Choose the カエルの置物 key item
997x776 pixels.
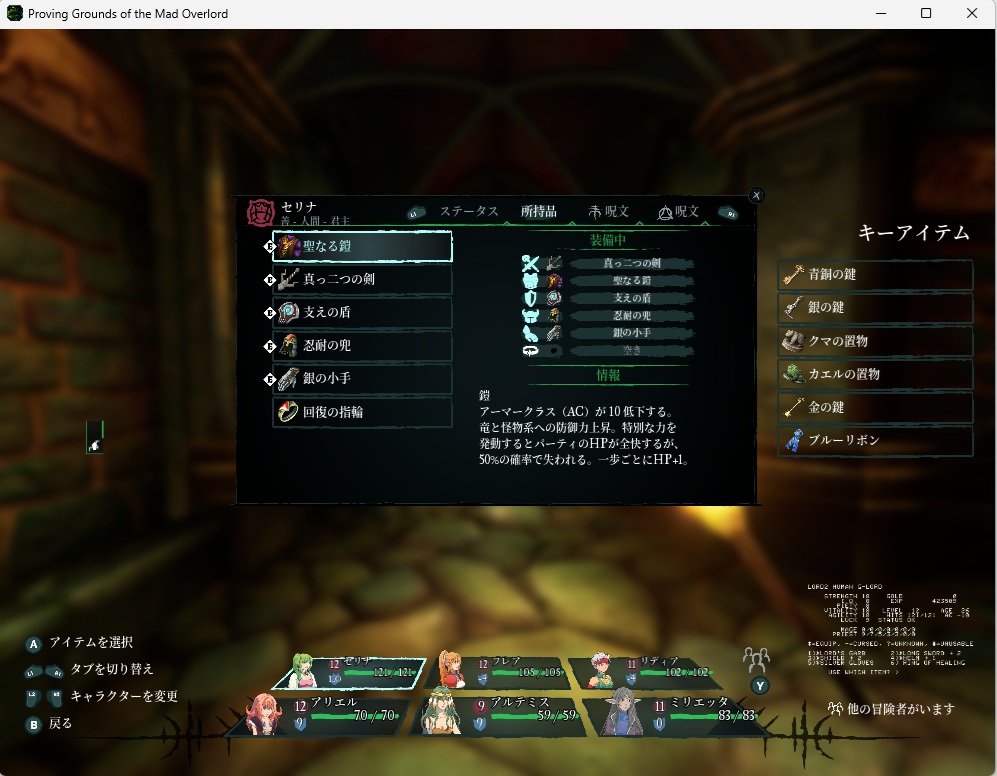(875, 374)
